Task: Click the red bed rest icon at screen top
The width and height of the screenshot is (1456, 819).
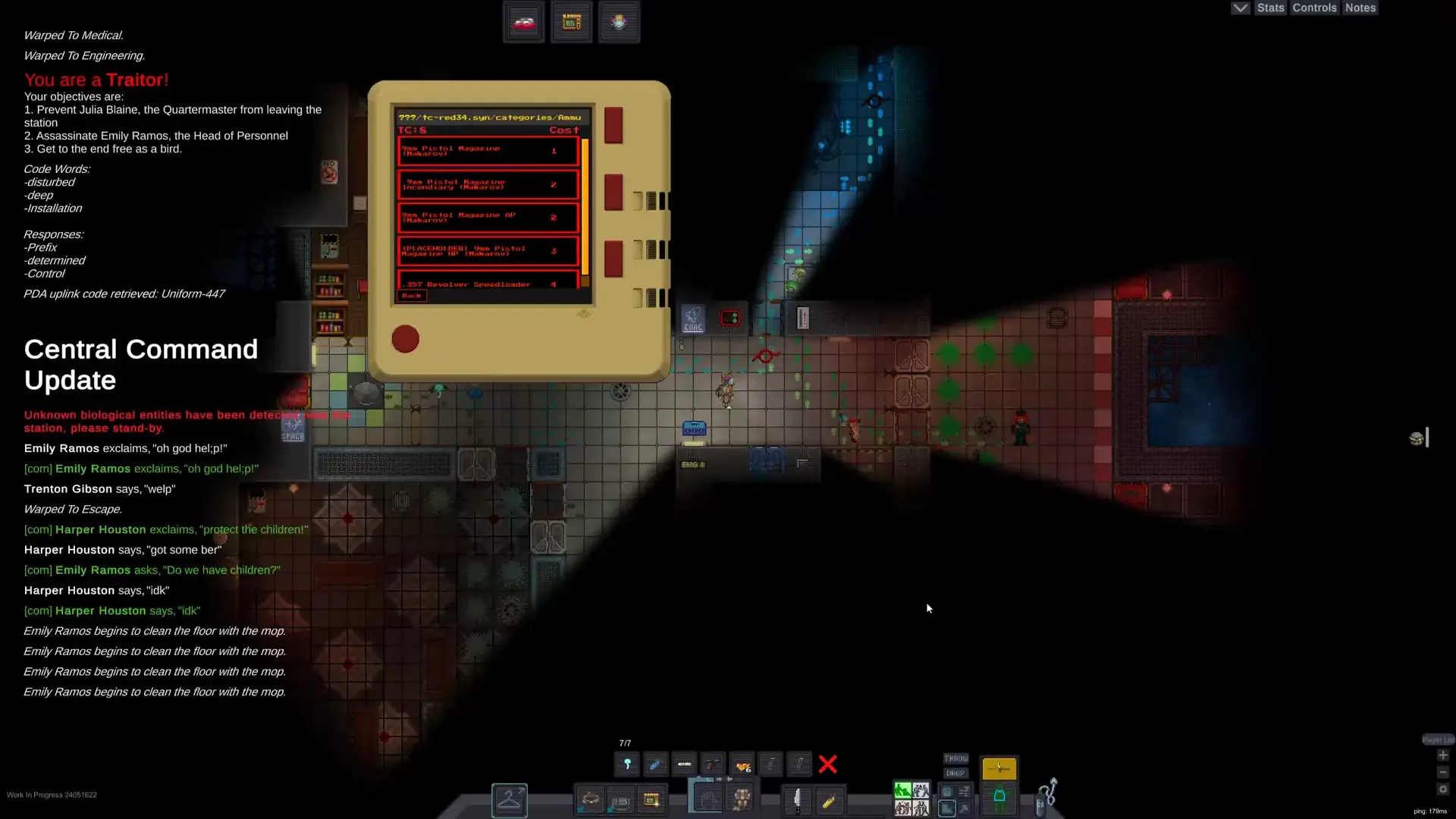Action: pos(523,21)
